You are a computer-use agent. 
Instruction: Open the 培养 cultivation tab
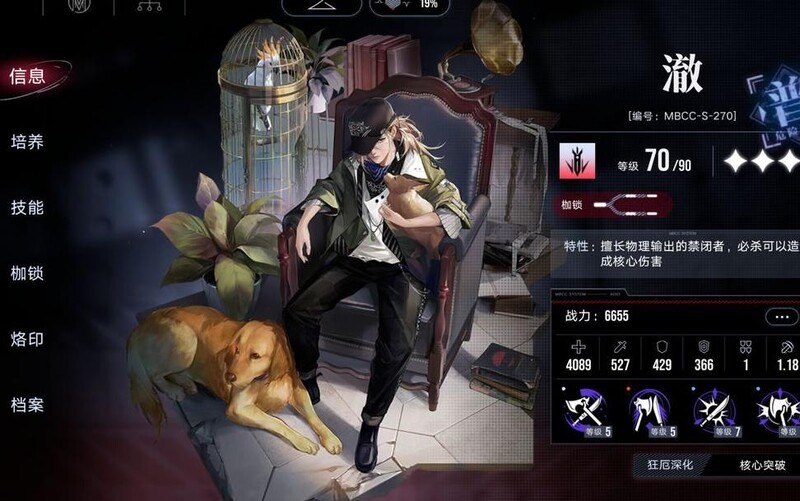click(27, 141)
